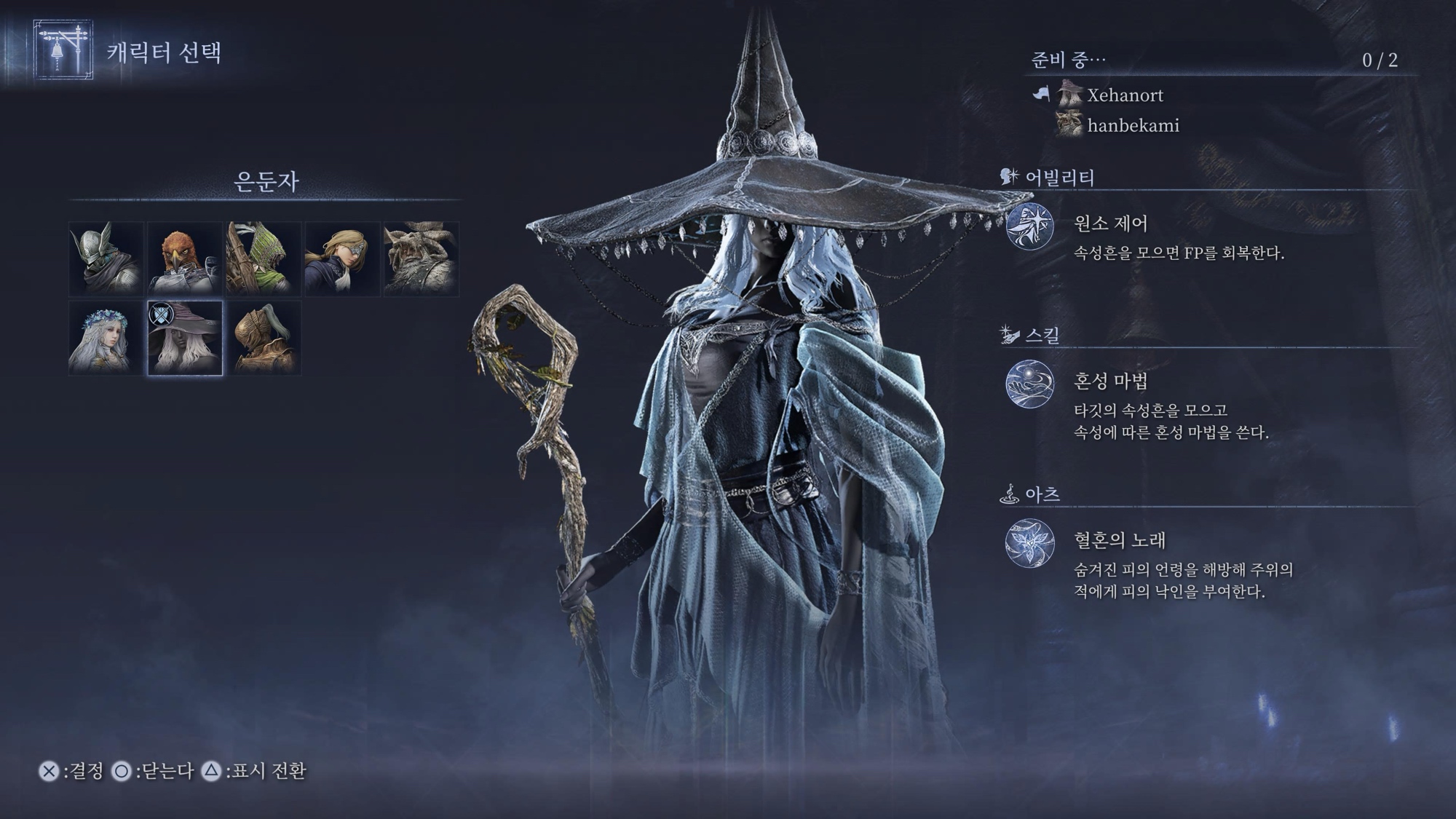1456x819 pixels.
Task: Pick the green-hooded archer Ironeye portrait
Action: click(x=264, y=259)
